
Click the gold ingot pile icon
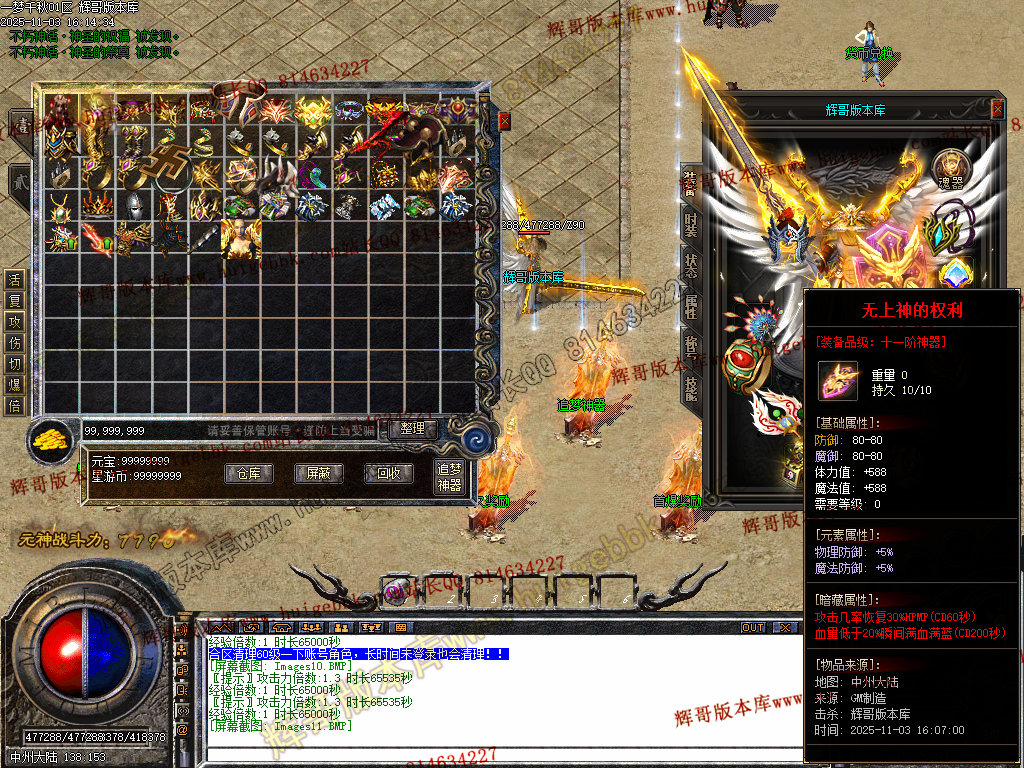coord(47,440)
